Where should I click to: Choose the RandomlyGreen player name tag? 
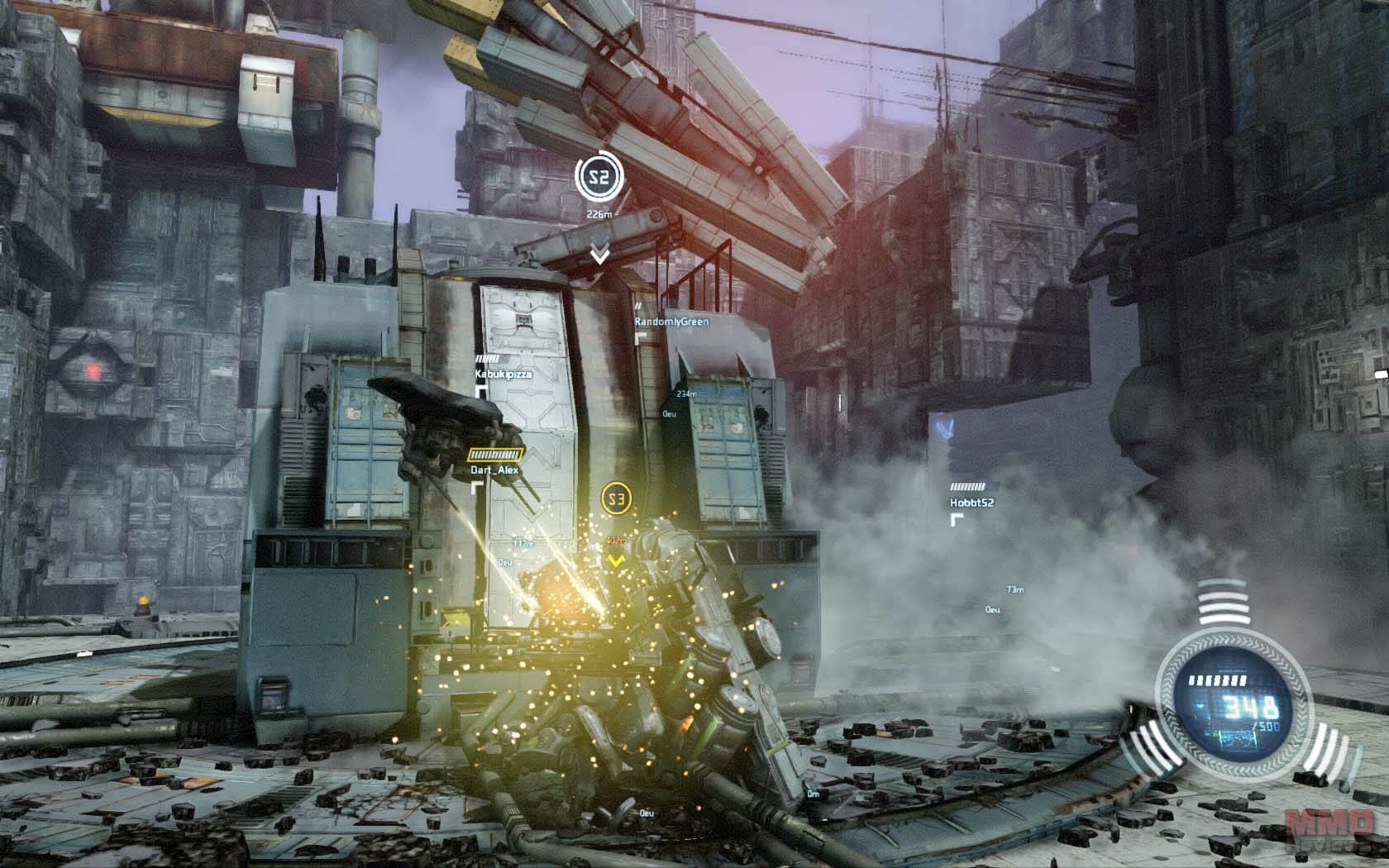tap(671, 321)
